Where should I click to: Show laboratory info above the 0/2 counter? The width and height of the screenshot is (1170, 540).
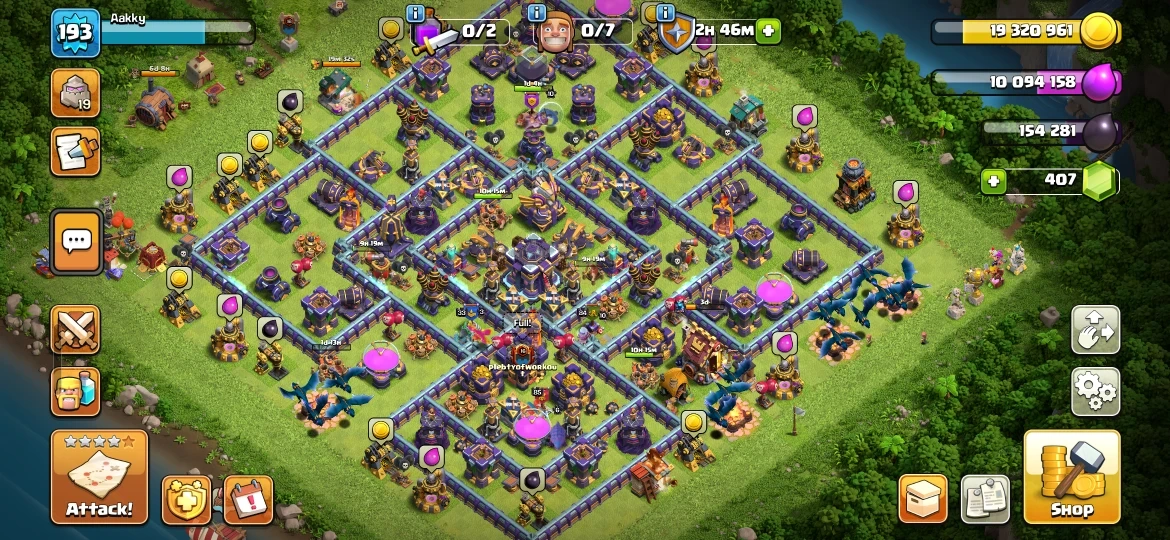click(x=415, y=13)
